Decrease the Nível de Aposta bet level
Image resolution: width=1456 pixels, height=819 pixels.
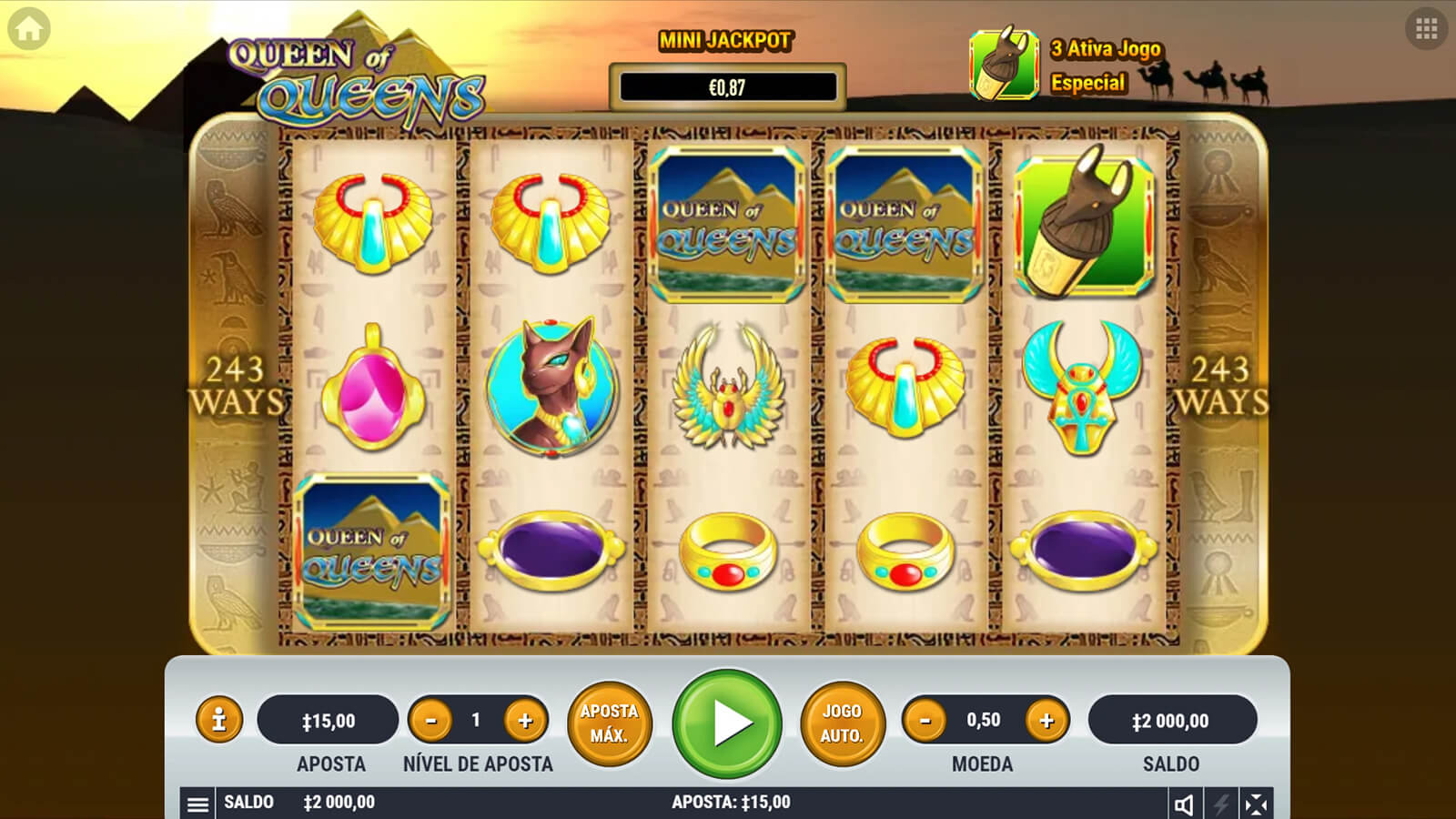coord(431,721)
